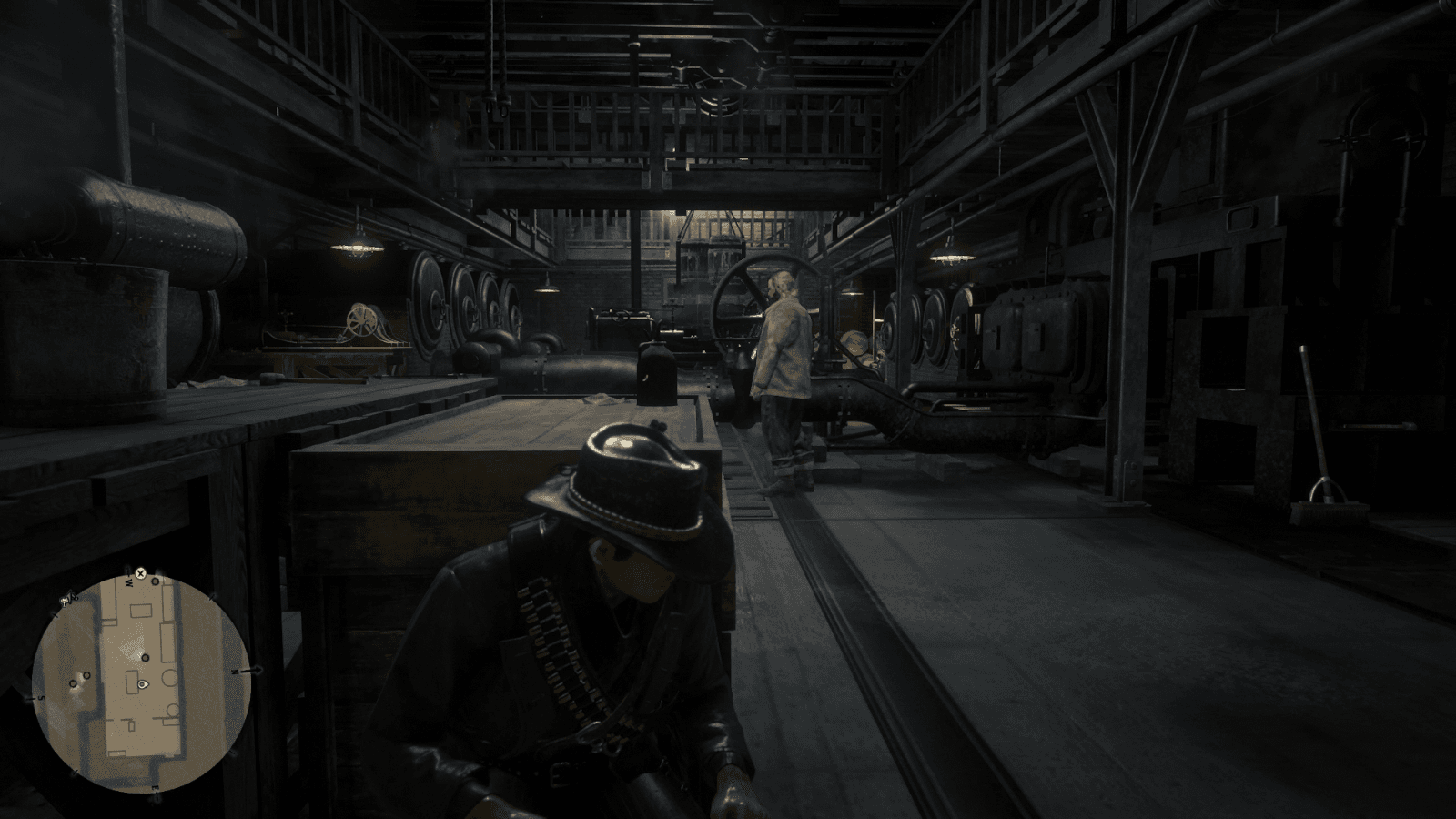
Task: Click the black dot marker near minimap center
Action: [145, 658]
